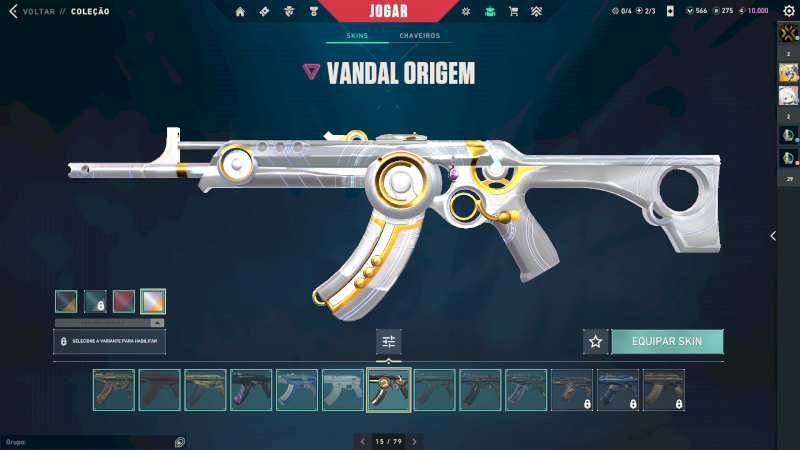800x450 pixels.
Task: Go to the previous page of skins
Action: tap(363, 441)
